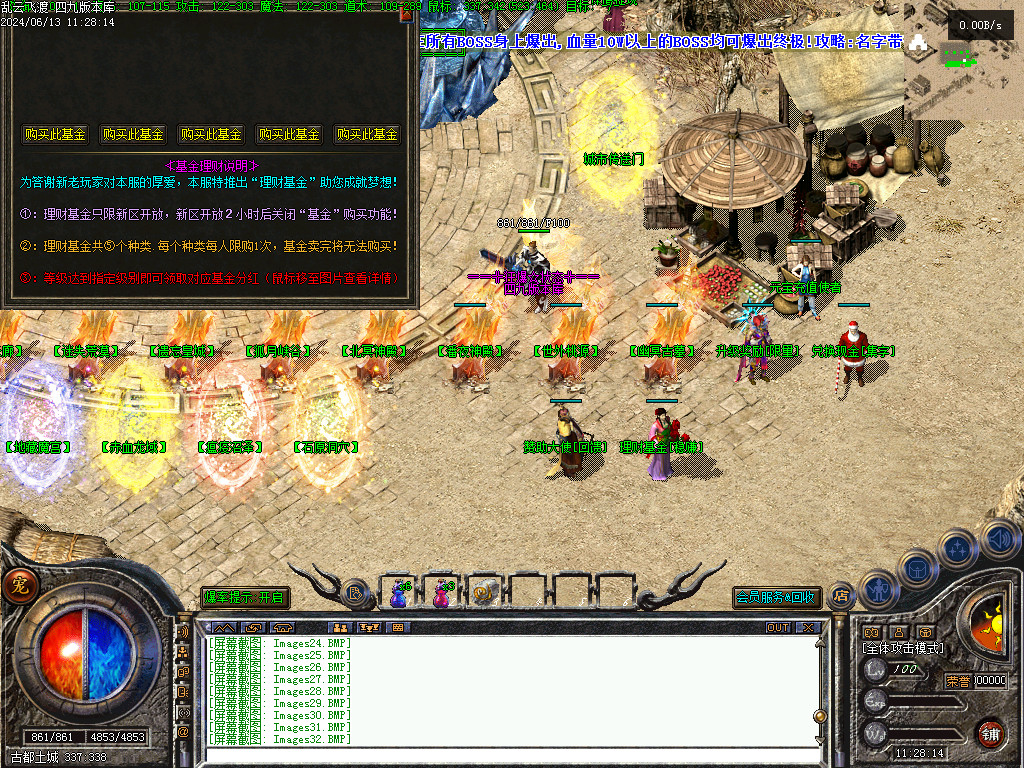This screenshot has height=768, width=1024.
Task: Open the 荣誉 honor button
Action: point(957,681)
